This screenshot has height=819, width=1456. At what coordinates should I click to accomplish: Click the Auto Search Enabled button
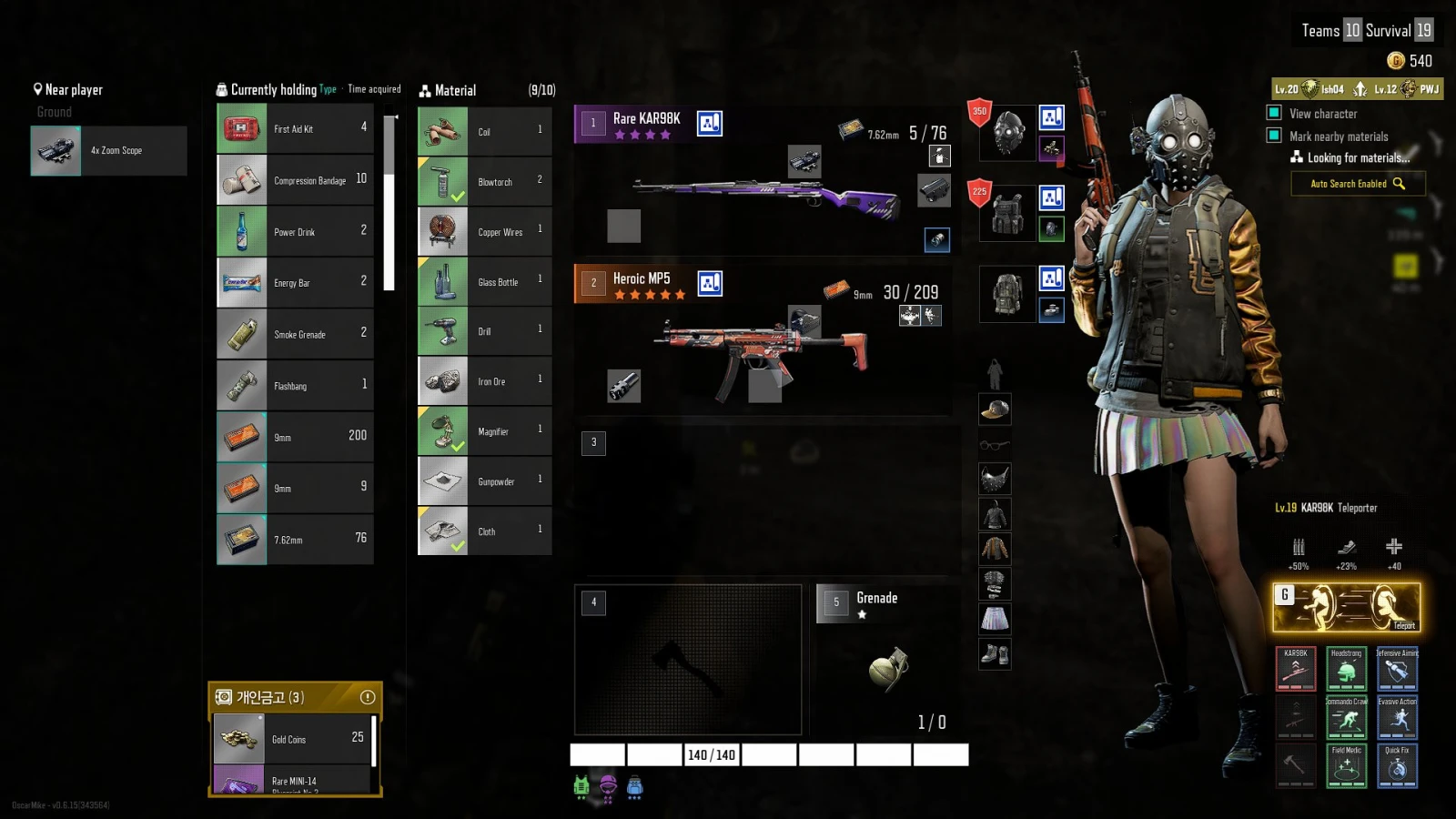[1357, 184]
